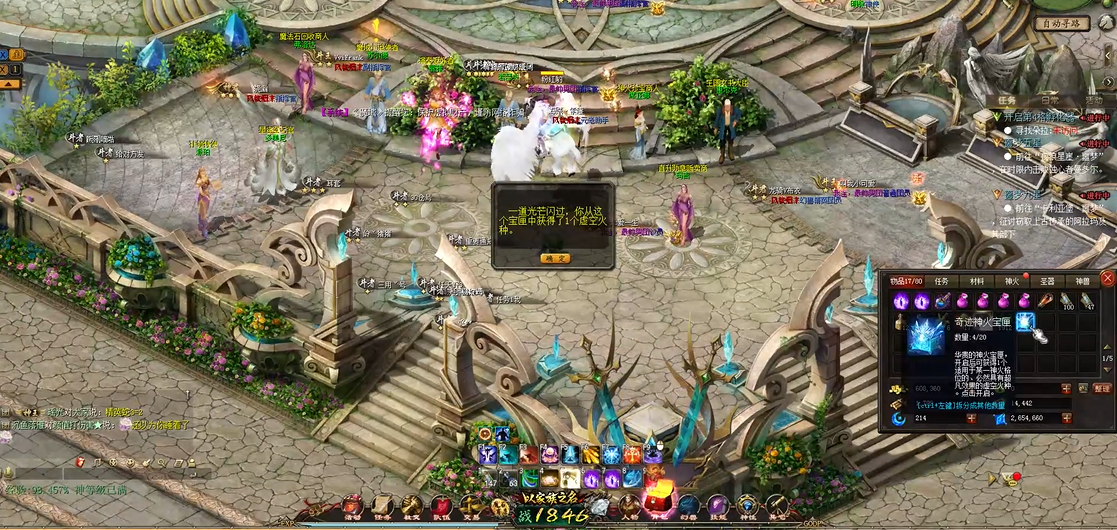Activate the 自动寻路 auto-pathfinding button
1117x530 pixels.
pyautogui.click(x=1061, y=24)
